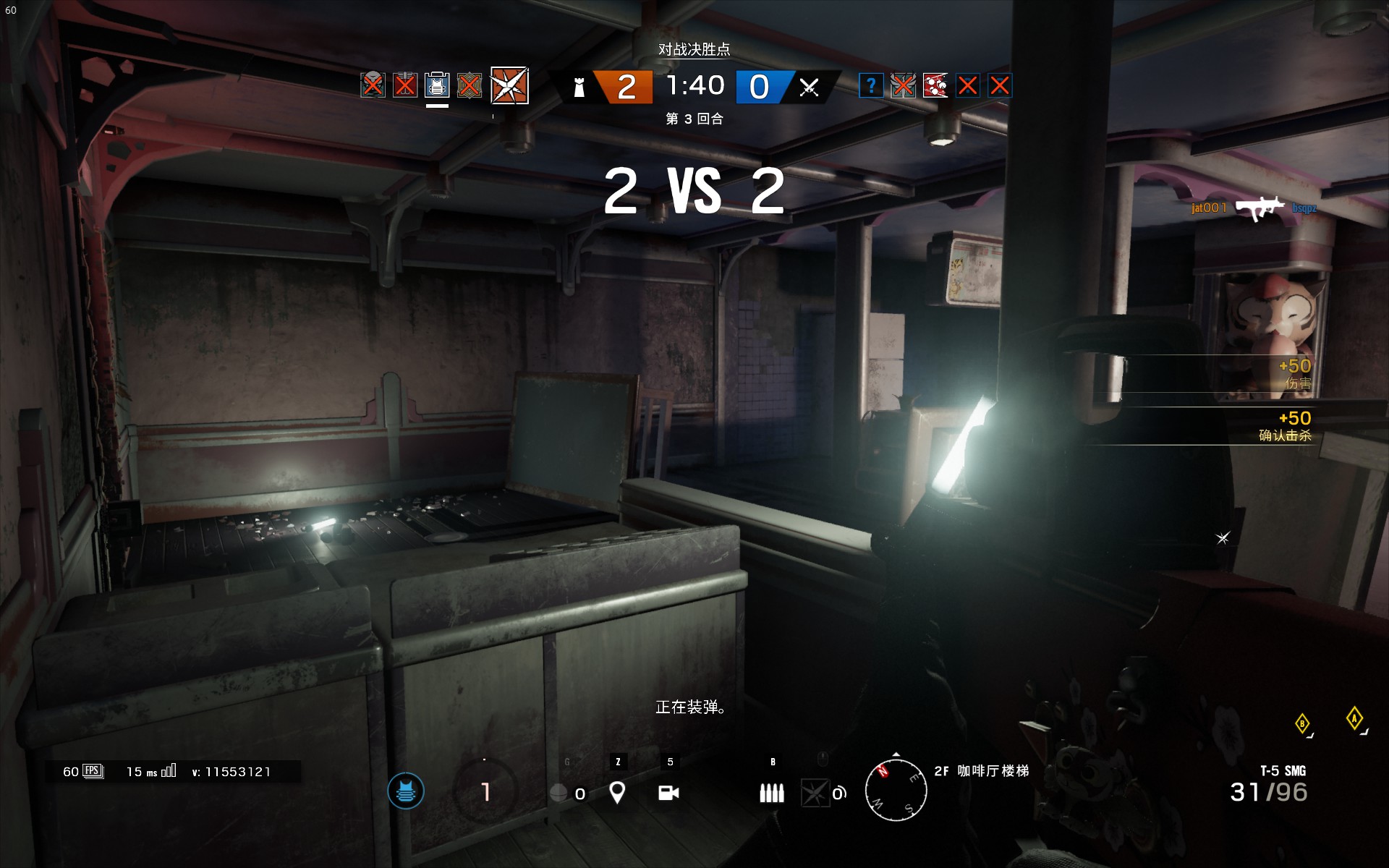This screenshot has height=868, width=1389.
Task: Select the armor vest operator icon
Action: [436, 85]
